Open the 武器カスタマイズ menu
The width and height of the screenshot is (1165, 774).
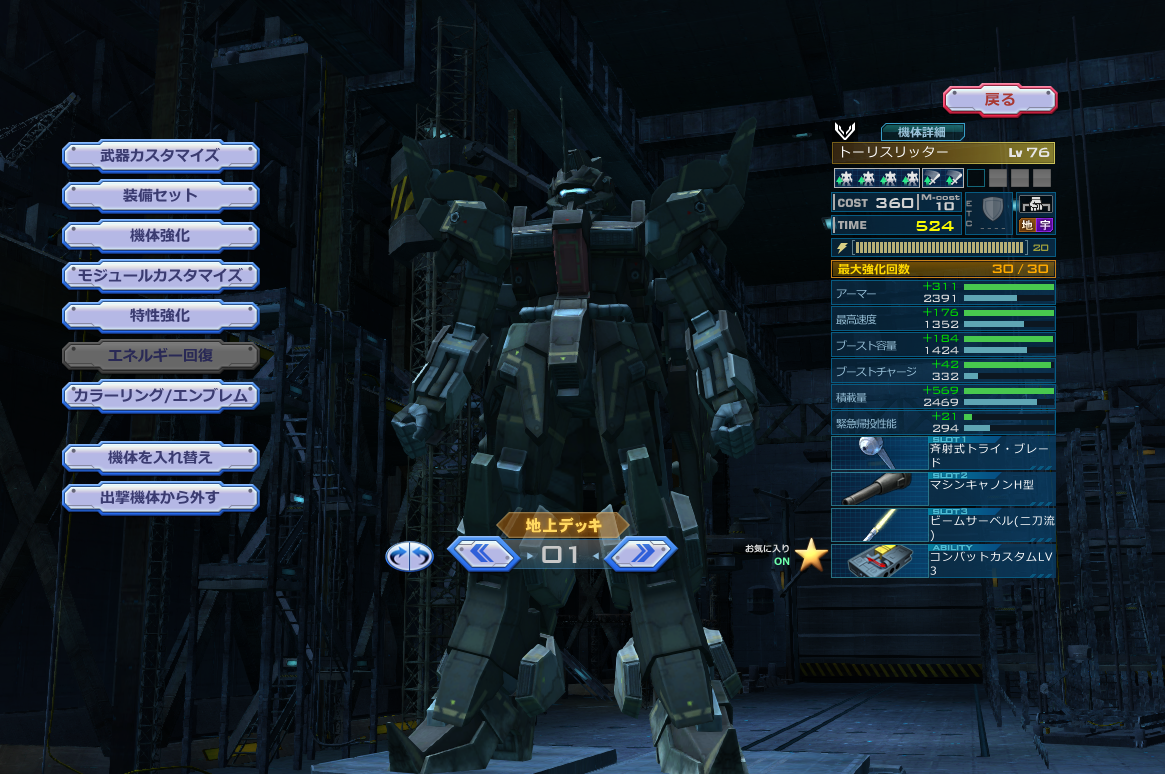coord(160,156)
